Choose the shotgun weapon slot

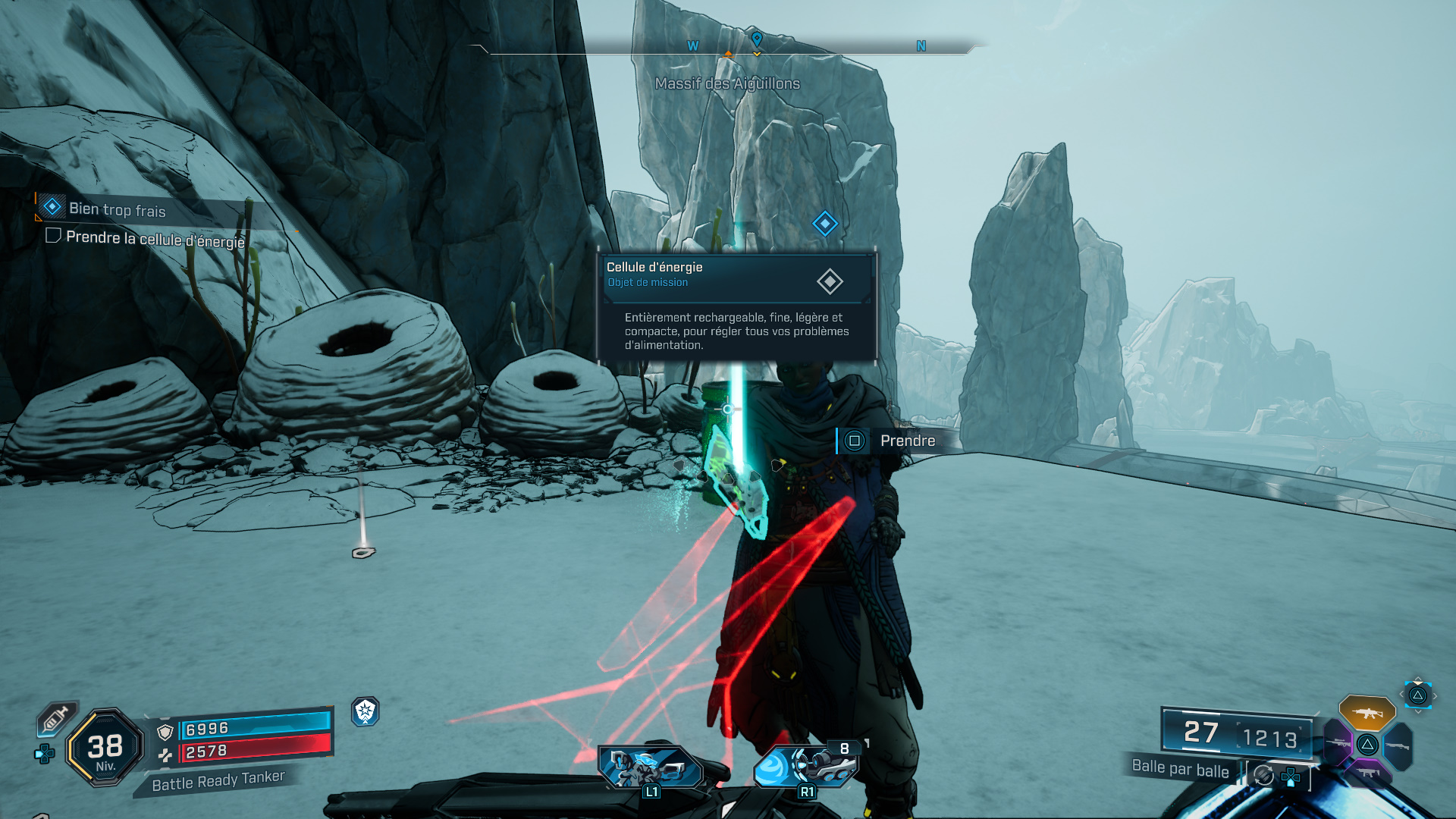pyautogui.click(x=1397, y=746)
